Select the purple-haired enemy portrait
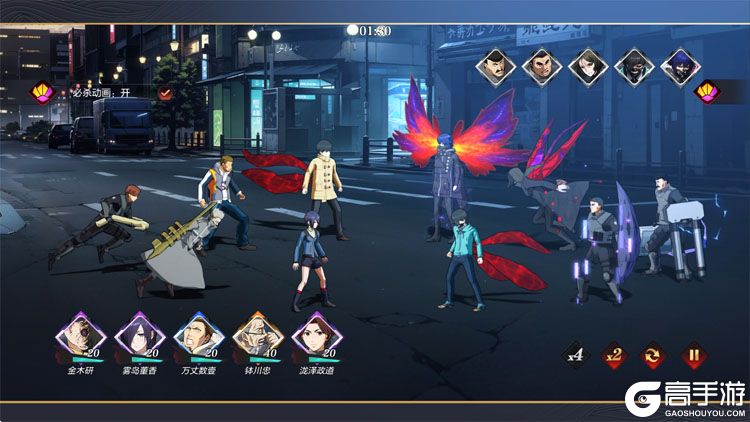The image size is (750, 422). coord(680,66)
